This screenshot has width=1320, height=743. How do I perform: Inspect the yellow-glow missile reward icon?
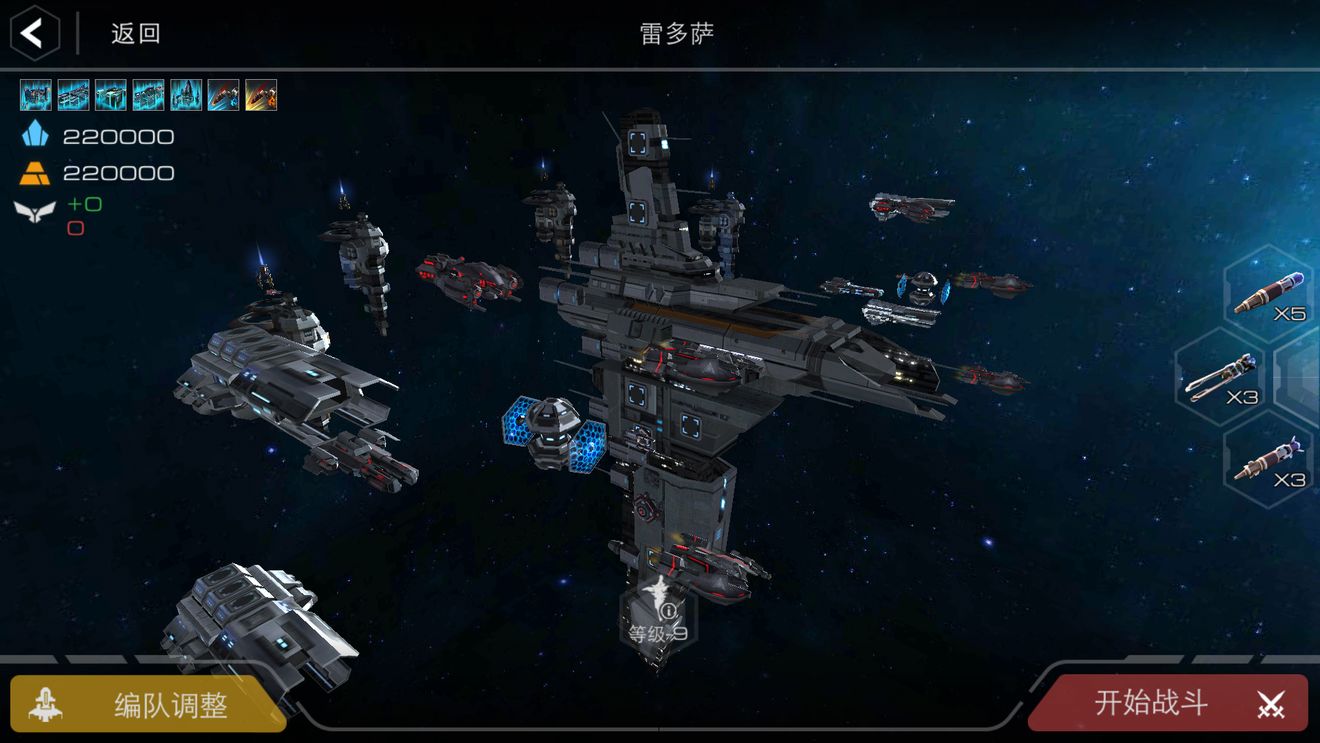261,95
